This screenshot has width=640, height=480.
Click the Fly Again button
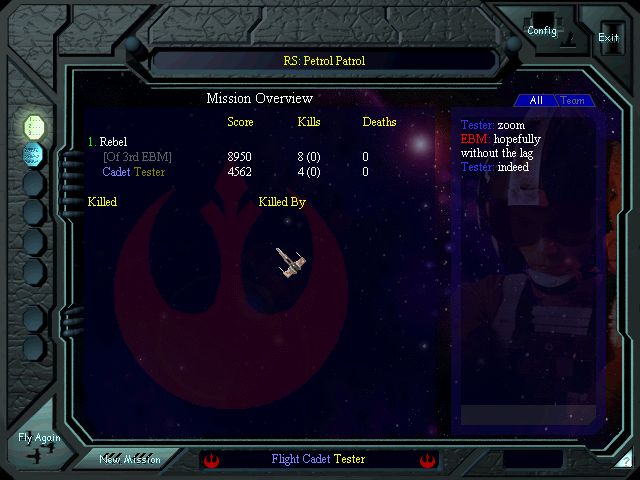pyautogui.click(x=39, y=445)
